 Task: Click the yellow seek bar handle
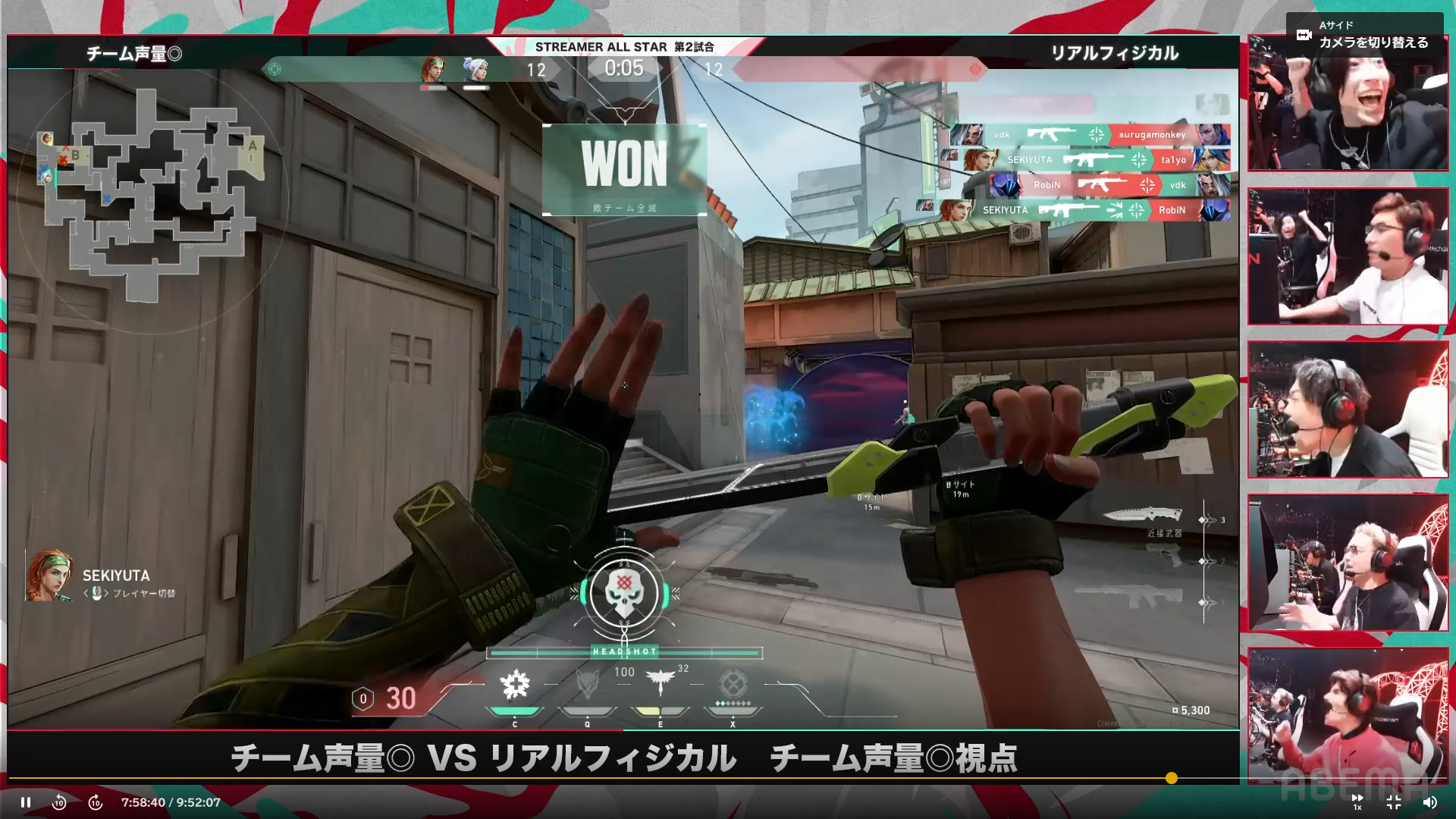(x=1172, y=778)
